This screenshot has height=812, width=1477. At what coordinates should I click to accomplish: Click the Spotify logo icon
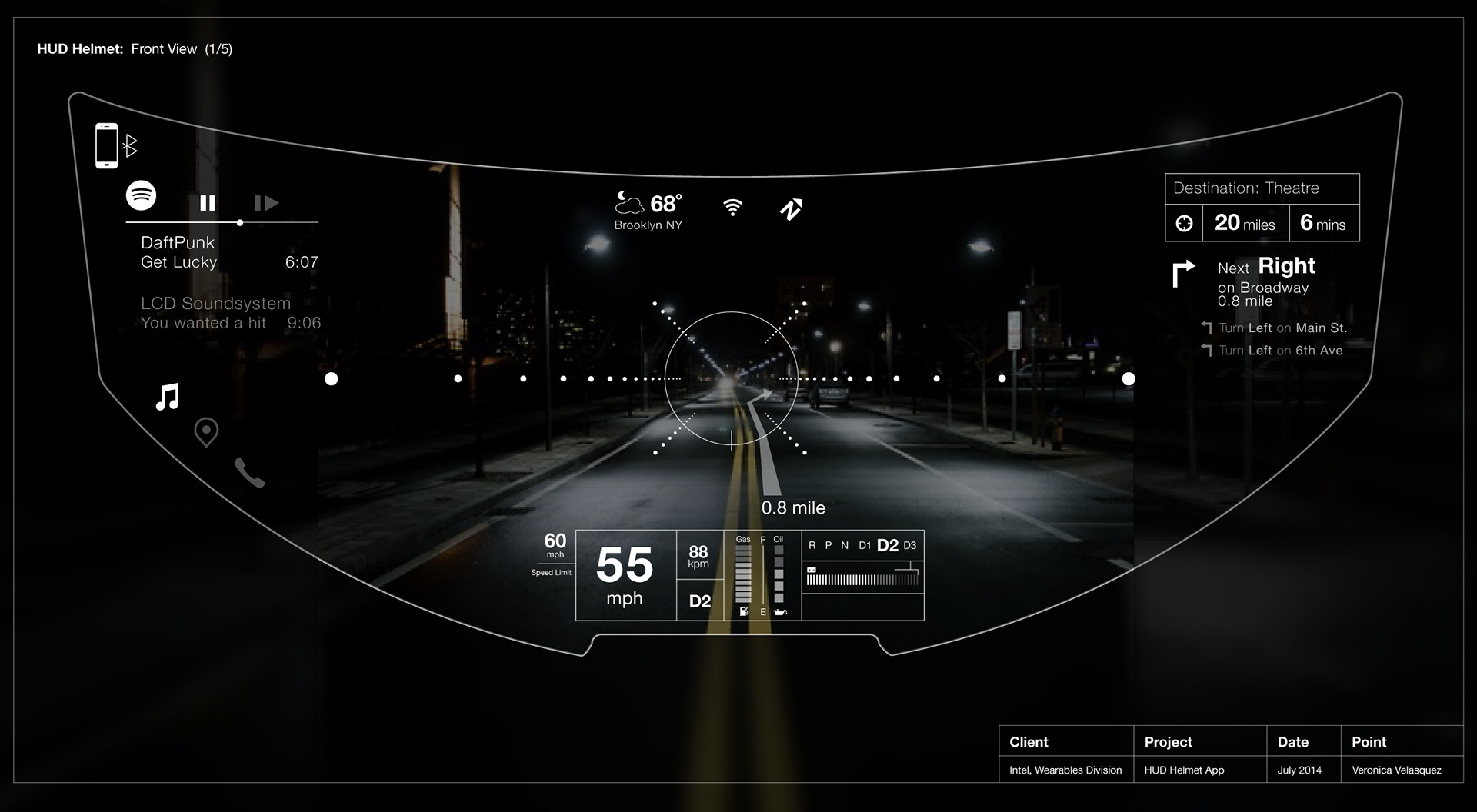[141, 195]
